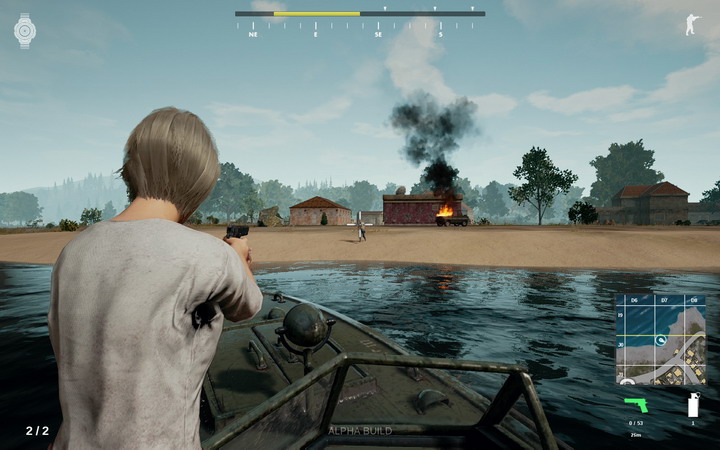Click the wristwatch icon

25,31
